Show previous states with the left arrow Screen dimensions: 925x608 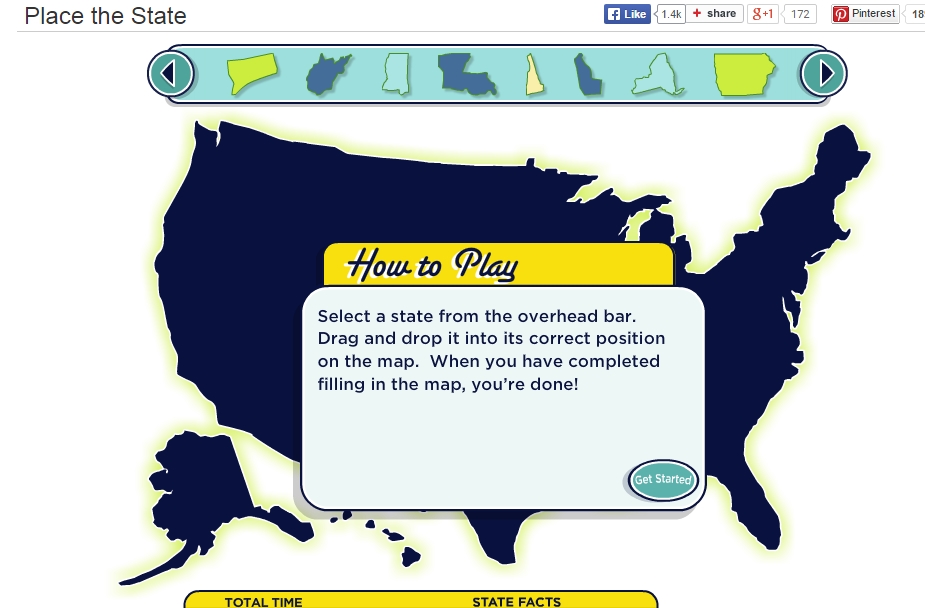(x=171, y=73)
